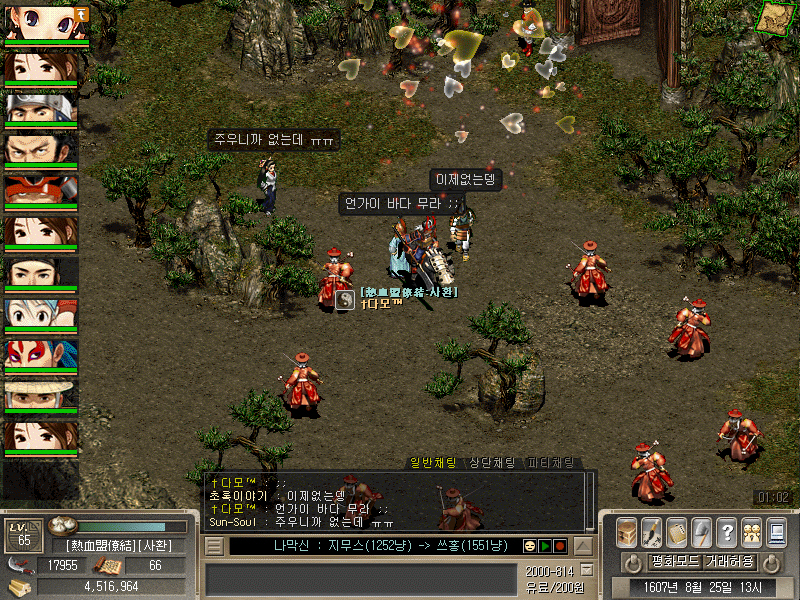Screen dimensions: 800x600
Task: Open the treasure chest inventory icon
Action: click(x=626, y=530)
